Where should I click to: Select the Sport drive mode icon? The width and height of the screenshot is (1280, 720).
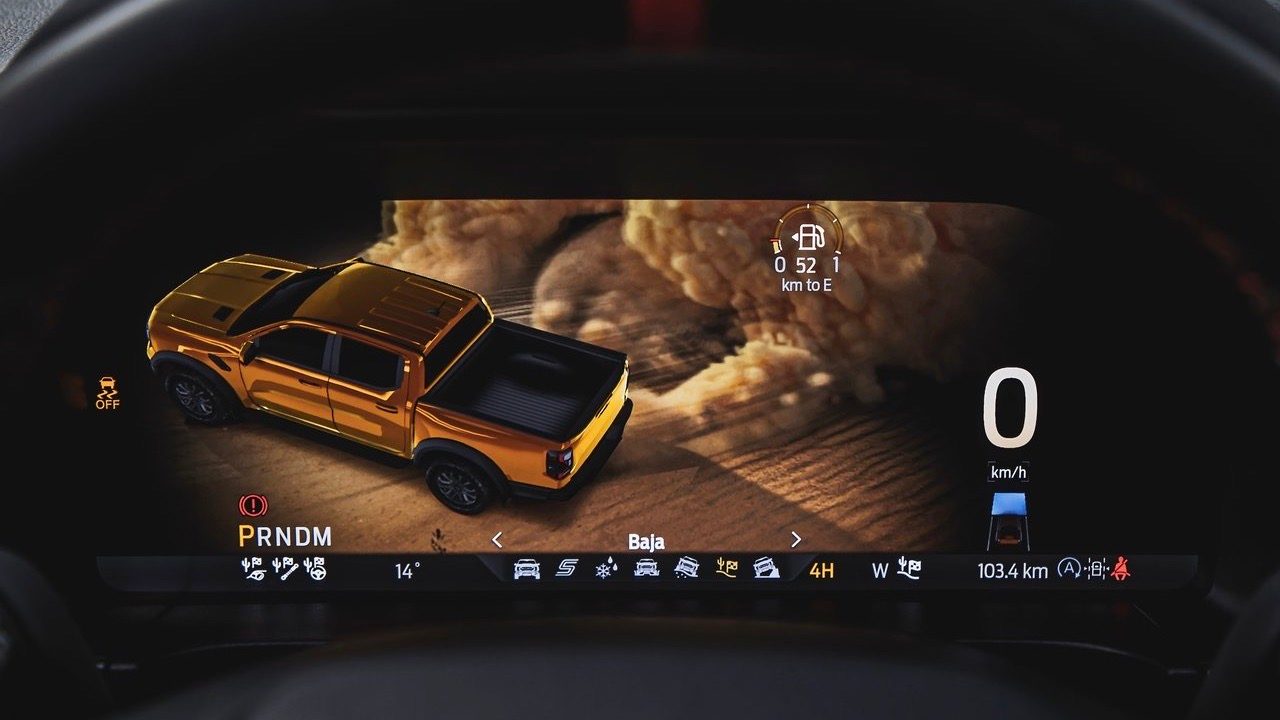pos(567,568)
